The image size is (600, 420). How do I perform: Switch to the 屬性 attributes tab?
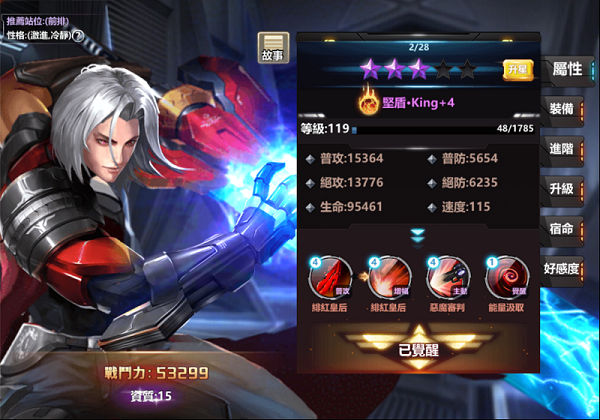tap(567, 69)
